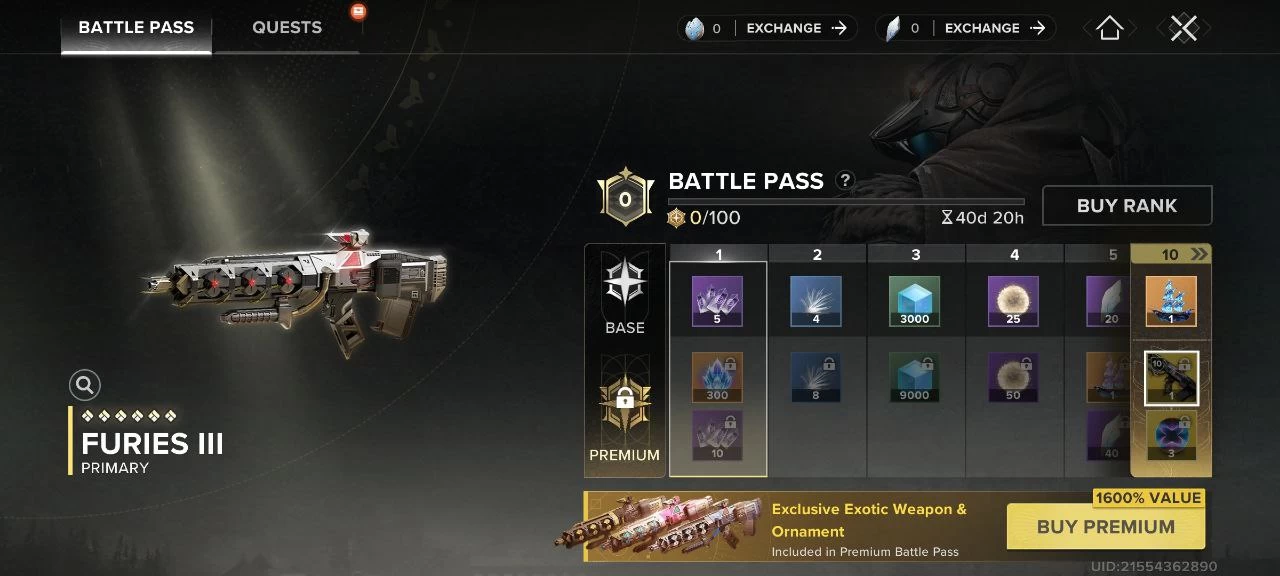This screenshot has height=576, width=1280.
Task: Switch to the Quests tab
Action: (x=287, y=28)
